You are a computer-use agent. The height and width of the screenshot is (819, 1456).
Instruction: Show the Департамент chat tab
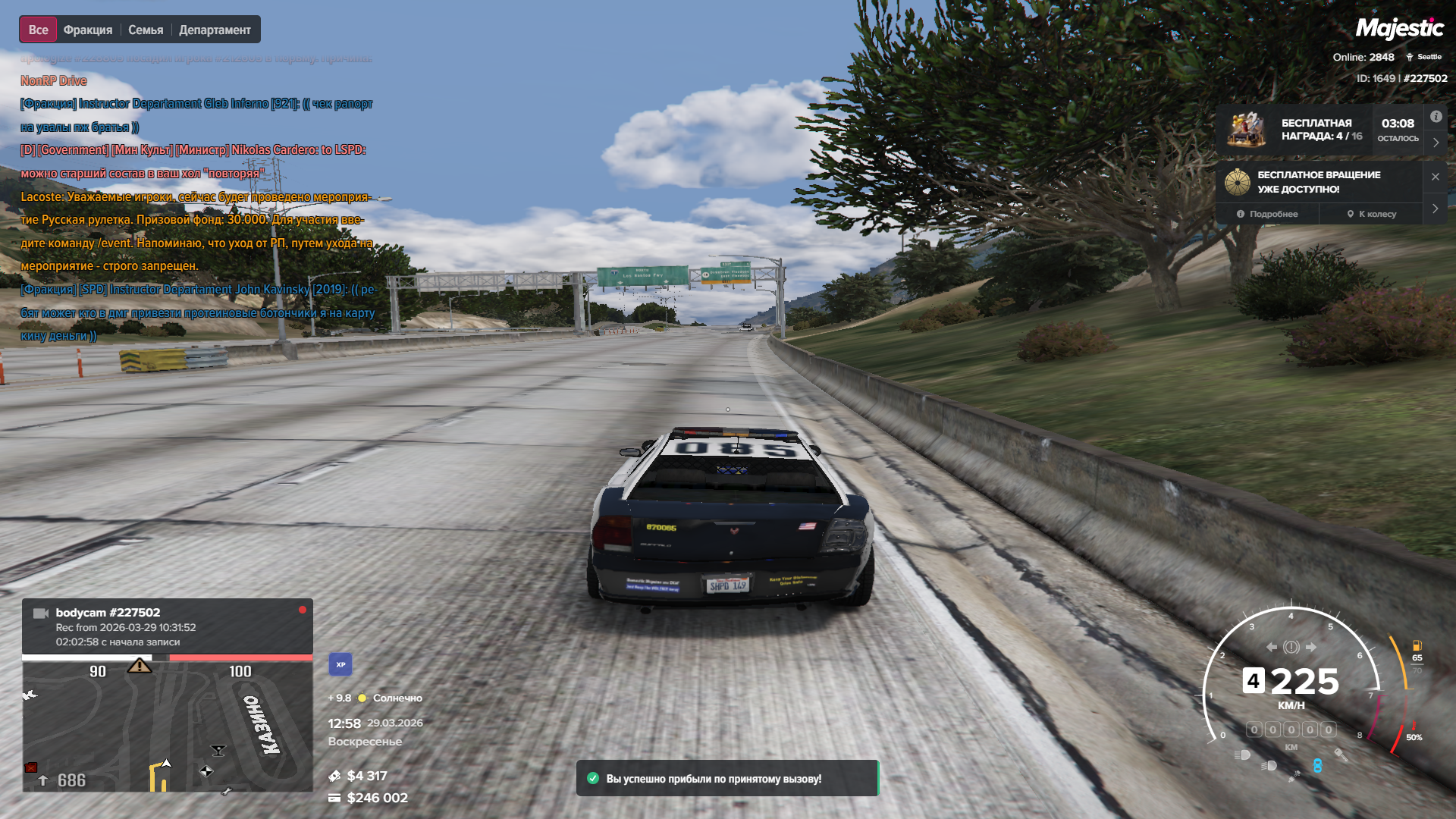click(x=215, y=30)
